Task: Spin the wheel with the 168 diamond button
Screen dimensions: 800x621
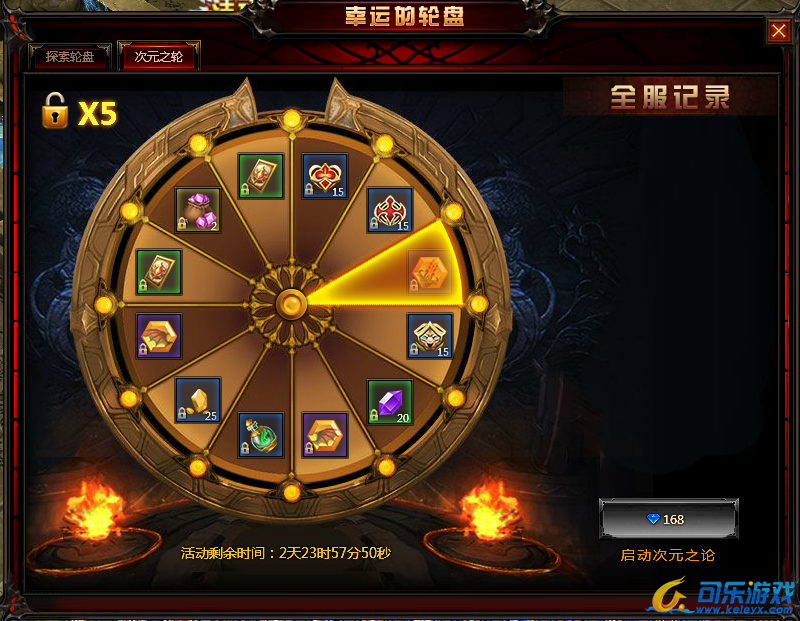Action: point(668,519)
